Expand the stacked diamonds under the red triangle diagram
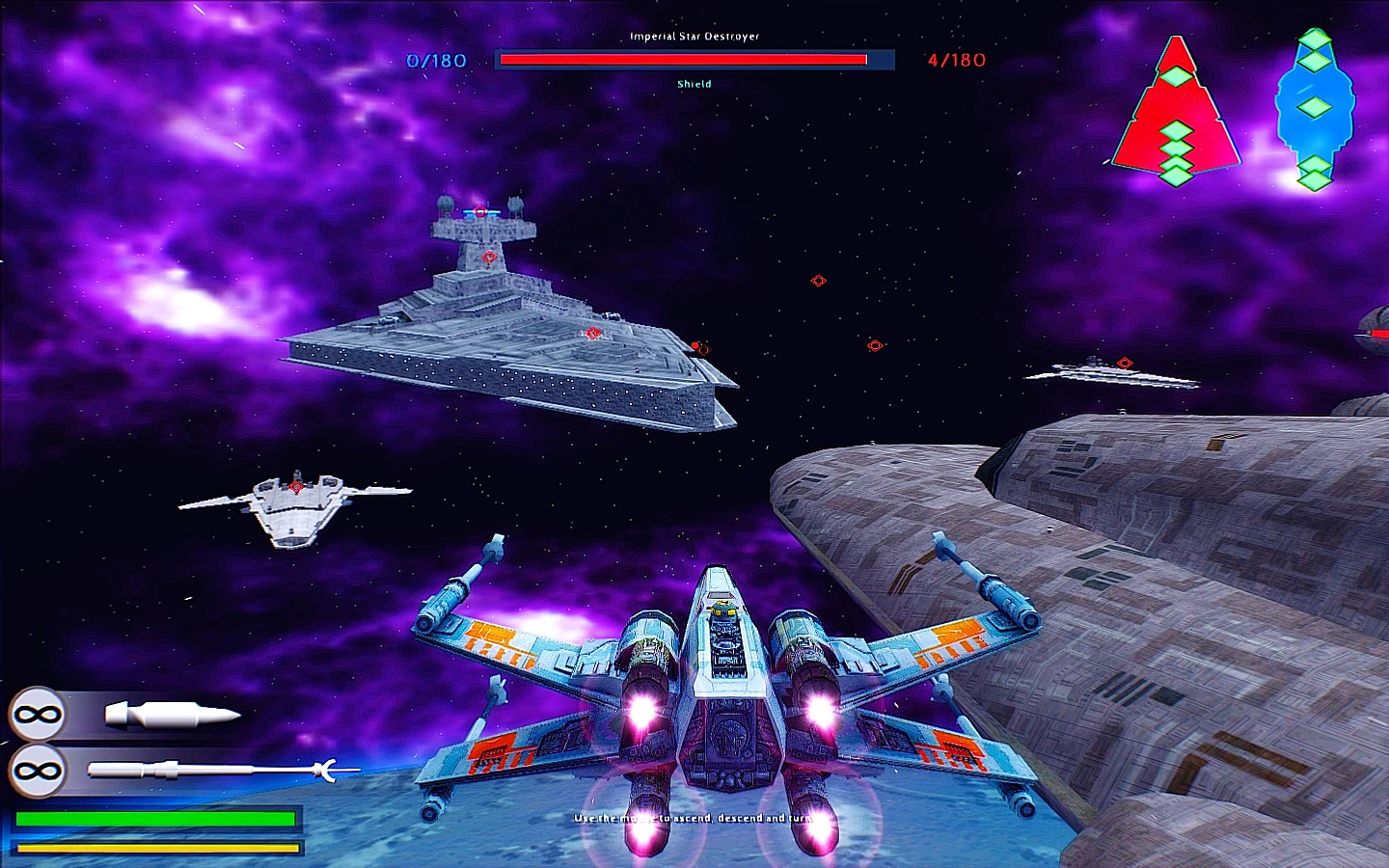Screen dimensions: 1389x868 click(1177, 149)
